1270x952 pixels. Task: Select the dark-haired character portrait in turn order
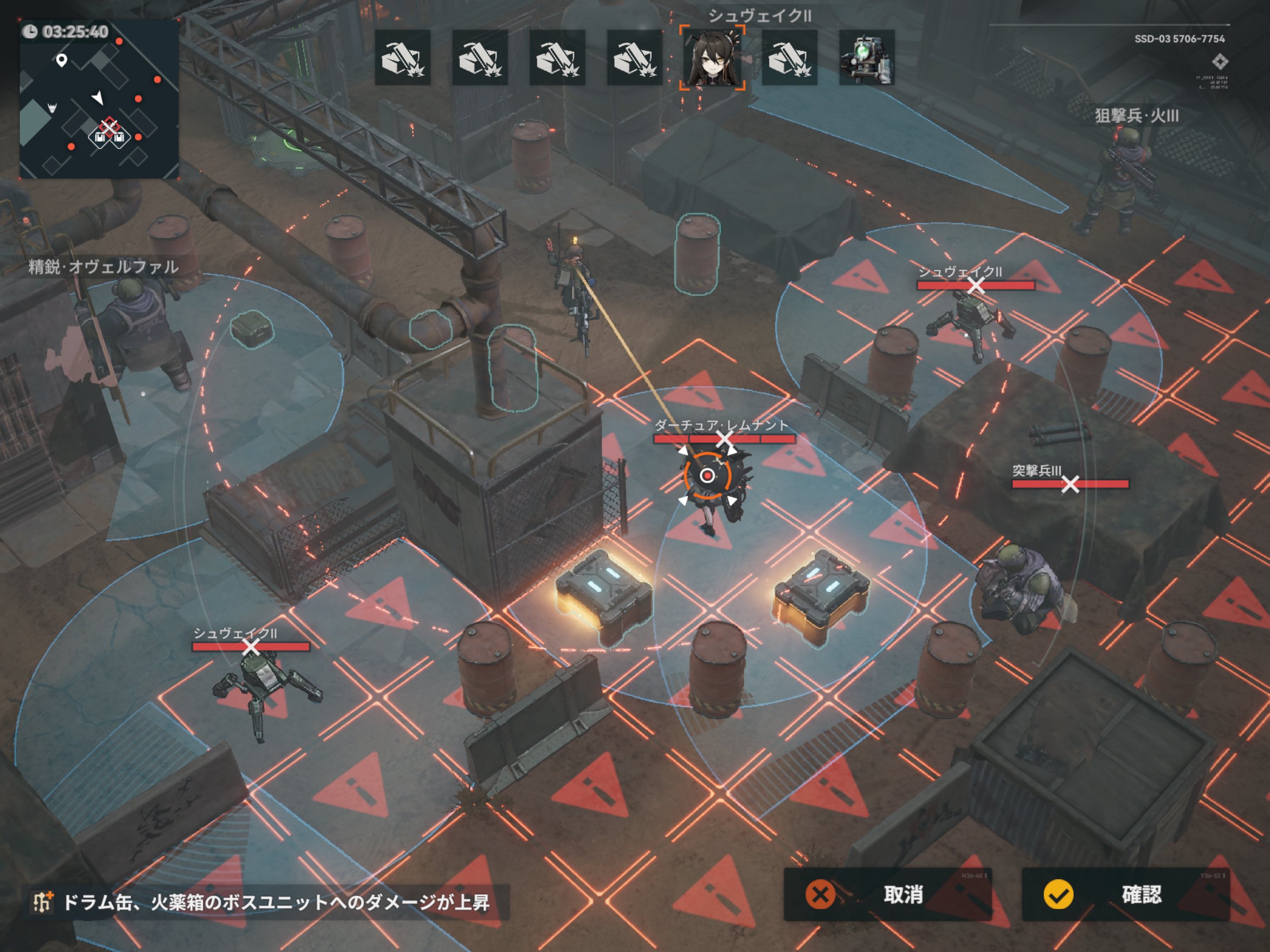pyautogui.click(x=712, y=58)
